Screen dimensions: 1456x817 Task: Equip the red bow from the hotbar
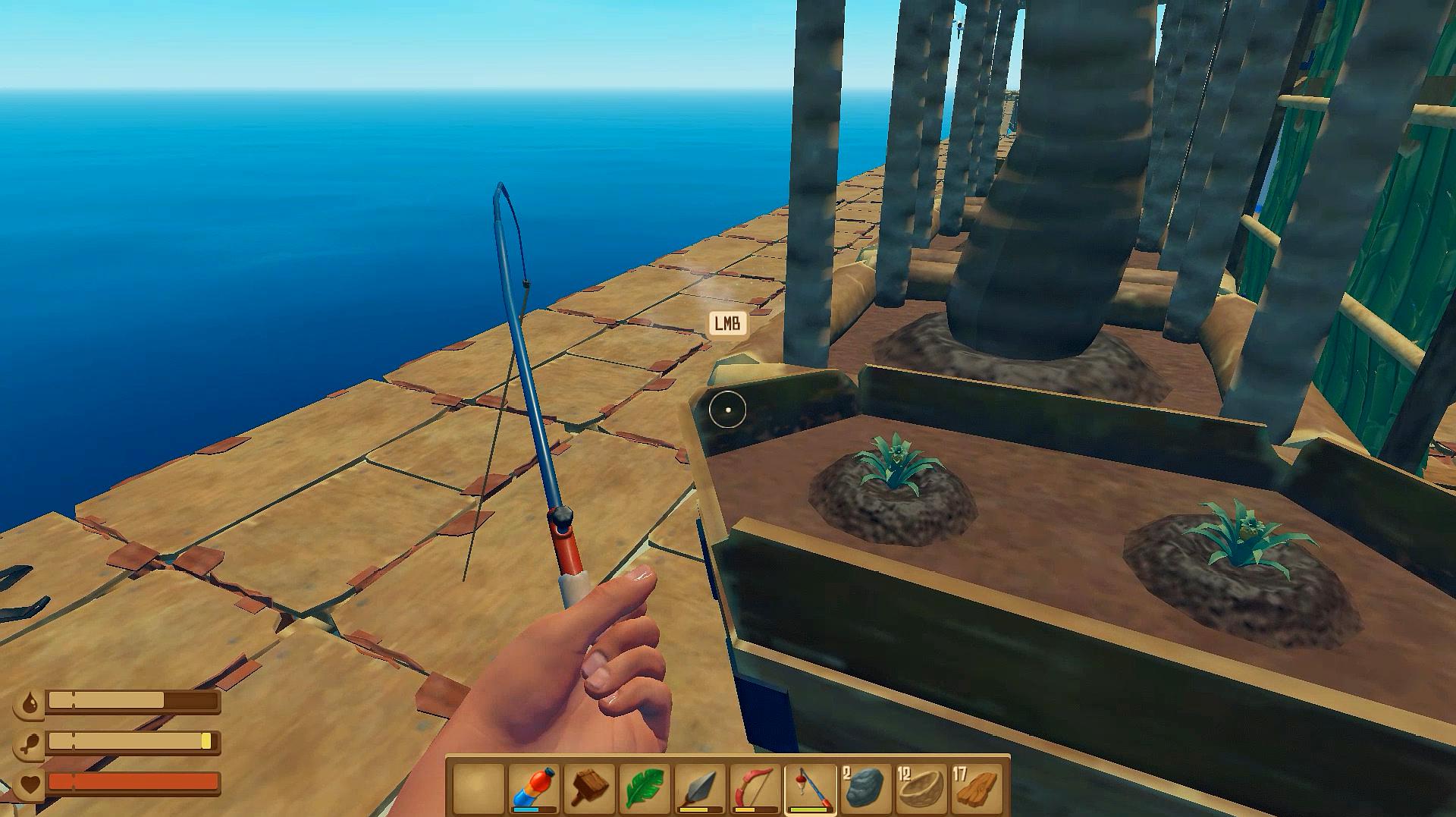click(755, 787)
